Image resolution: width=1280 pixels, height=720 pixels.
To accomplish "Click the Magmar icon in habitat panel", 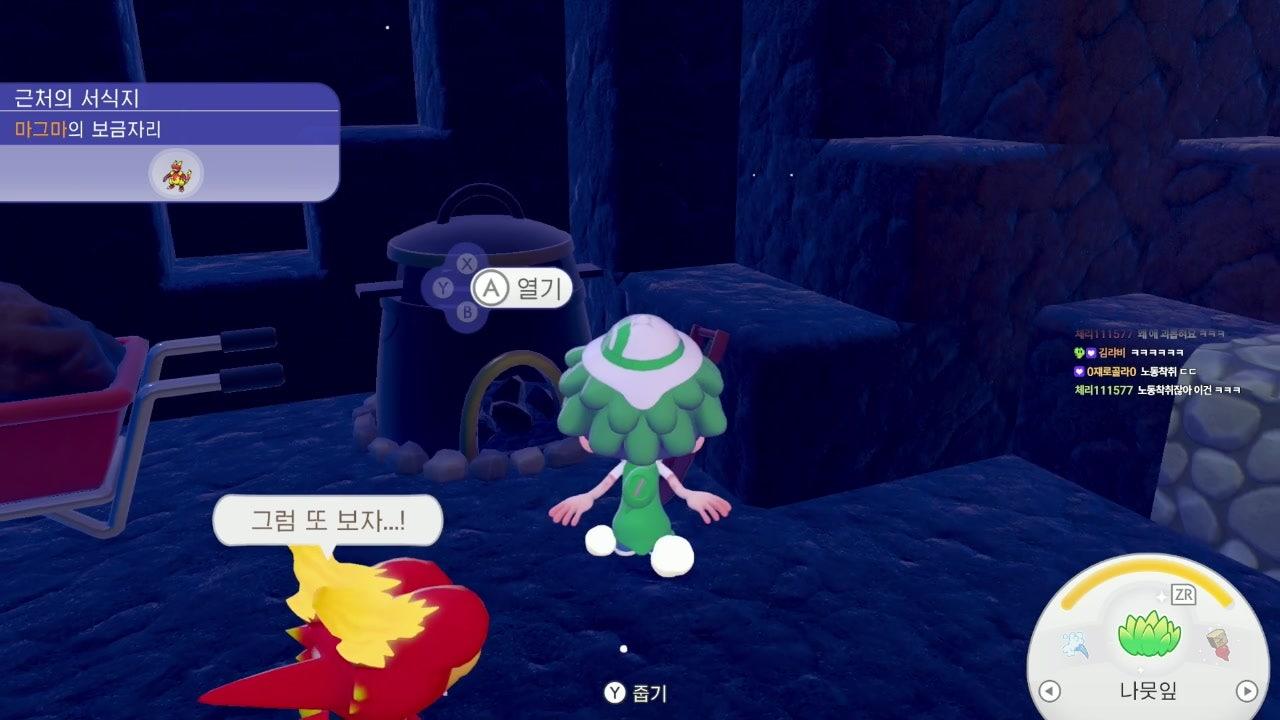I will point(176,173).
